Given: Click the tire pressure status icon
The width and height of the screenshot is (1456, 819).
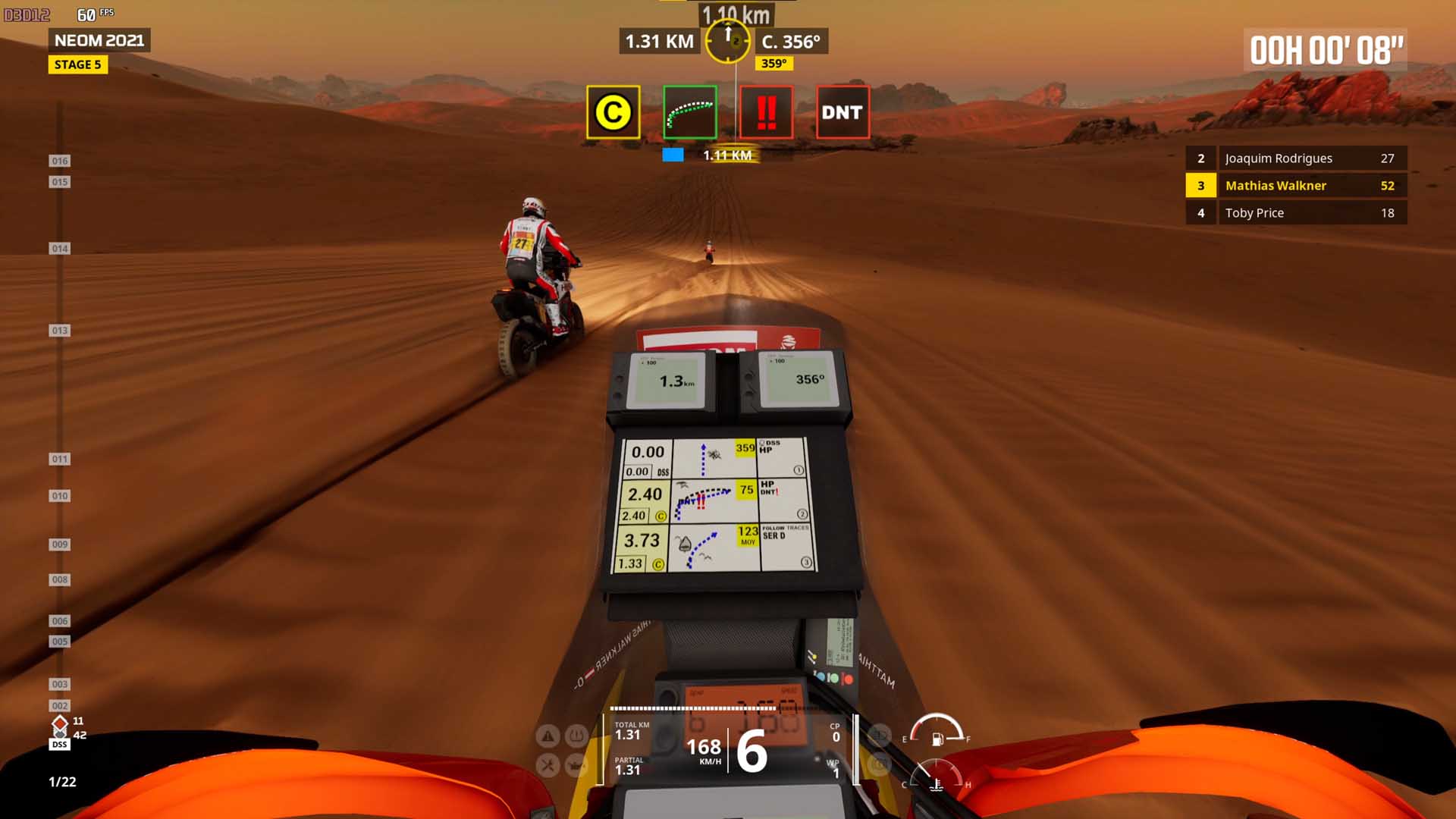Looking at the screenshot, I should coord(577,735).
